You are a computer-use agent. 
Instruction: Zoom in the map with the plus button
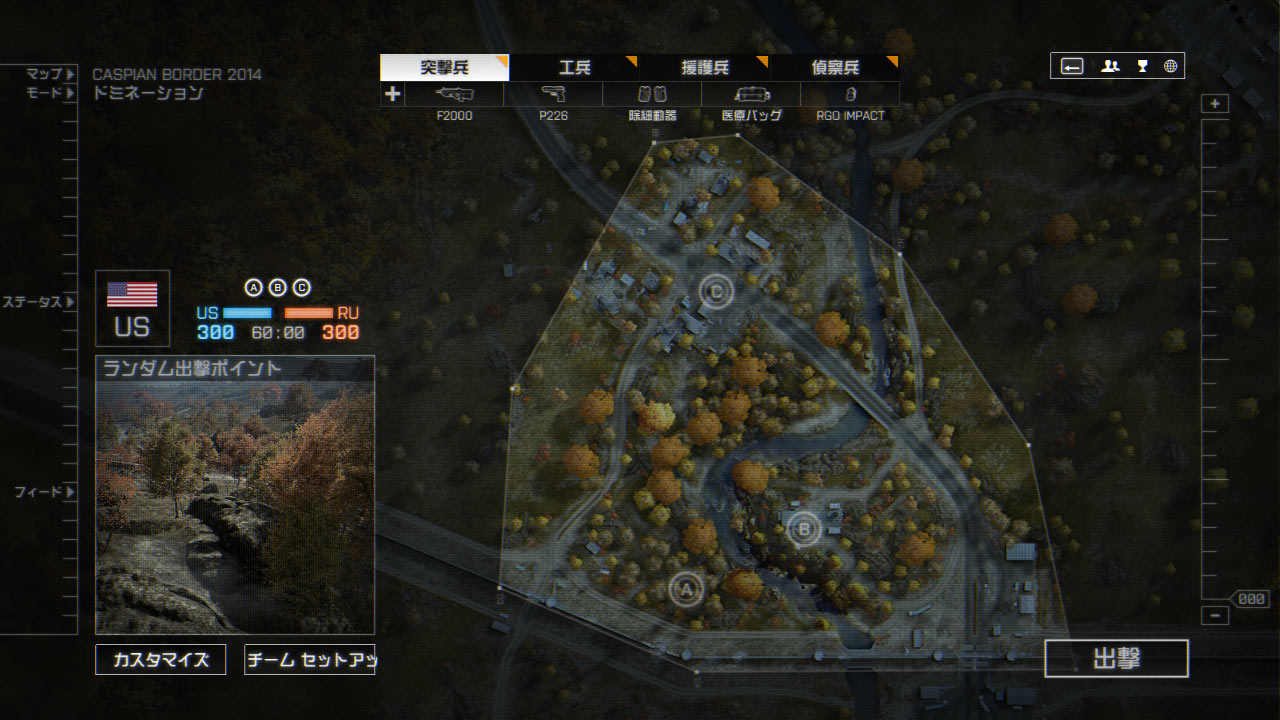pyautogui.click(x=1215, y=104)
